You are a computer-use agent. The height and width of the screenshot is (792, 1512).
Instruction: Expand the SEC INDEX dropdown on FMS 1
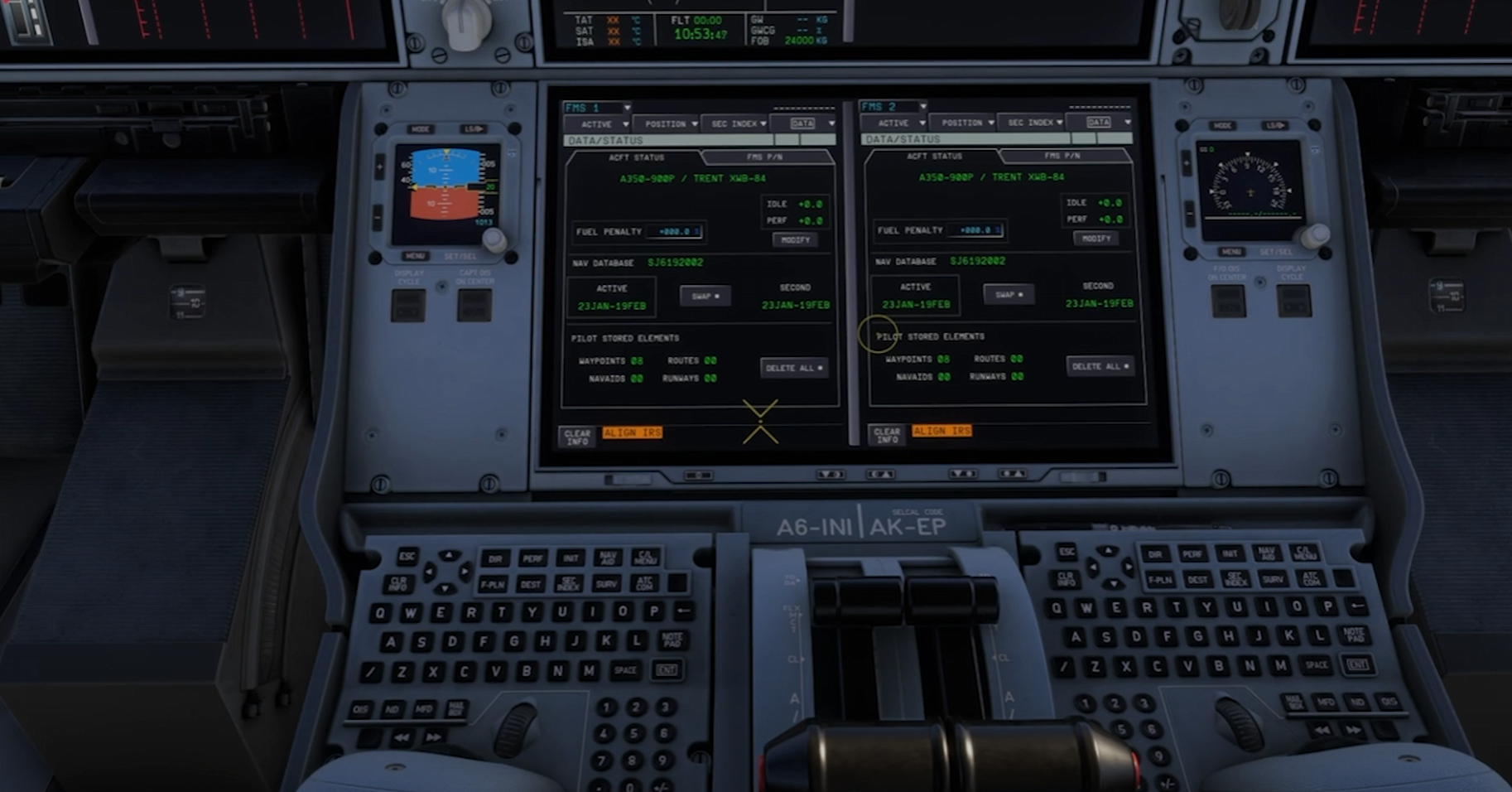(732, 123)
